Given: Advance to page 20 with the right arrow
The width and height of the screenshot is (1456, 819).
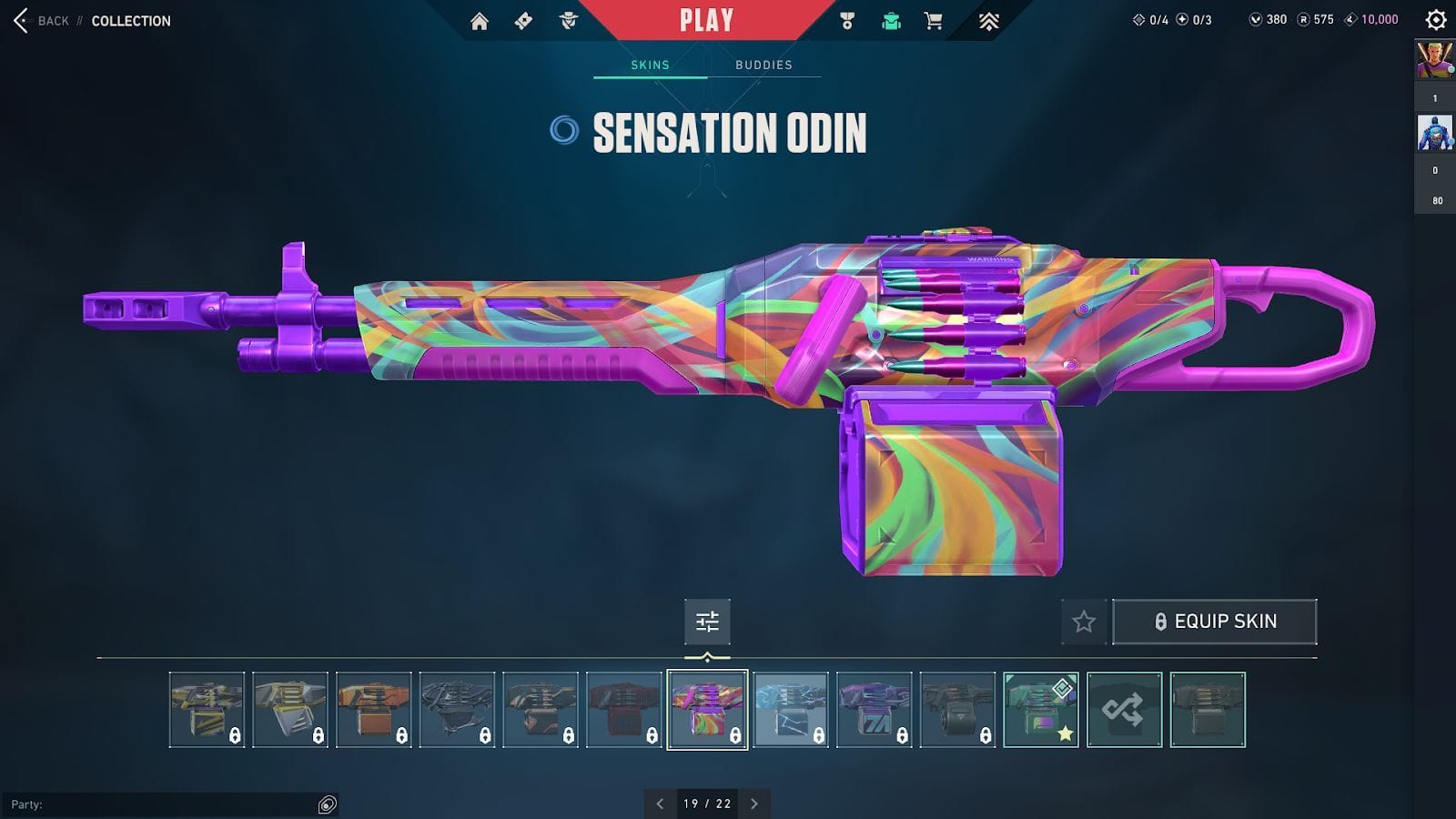Looking at the screenshot, I should [x=754, y=804].
